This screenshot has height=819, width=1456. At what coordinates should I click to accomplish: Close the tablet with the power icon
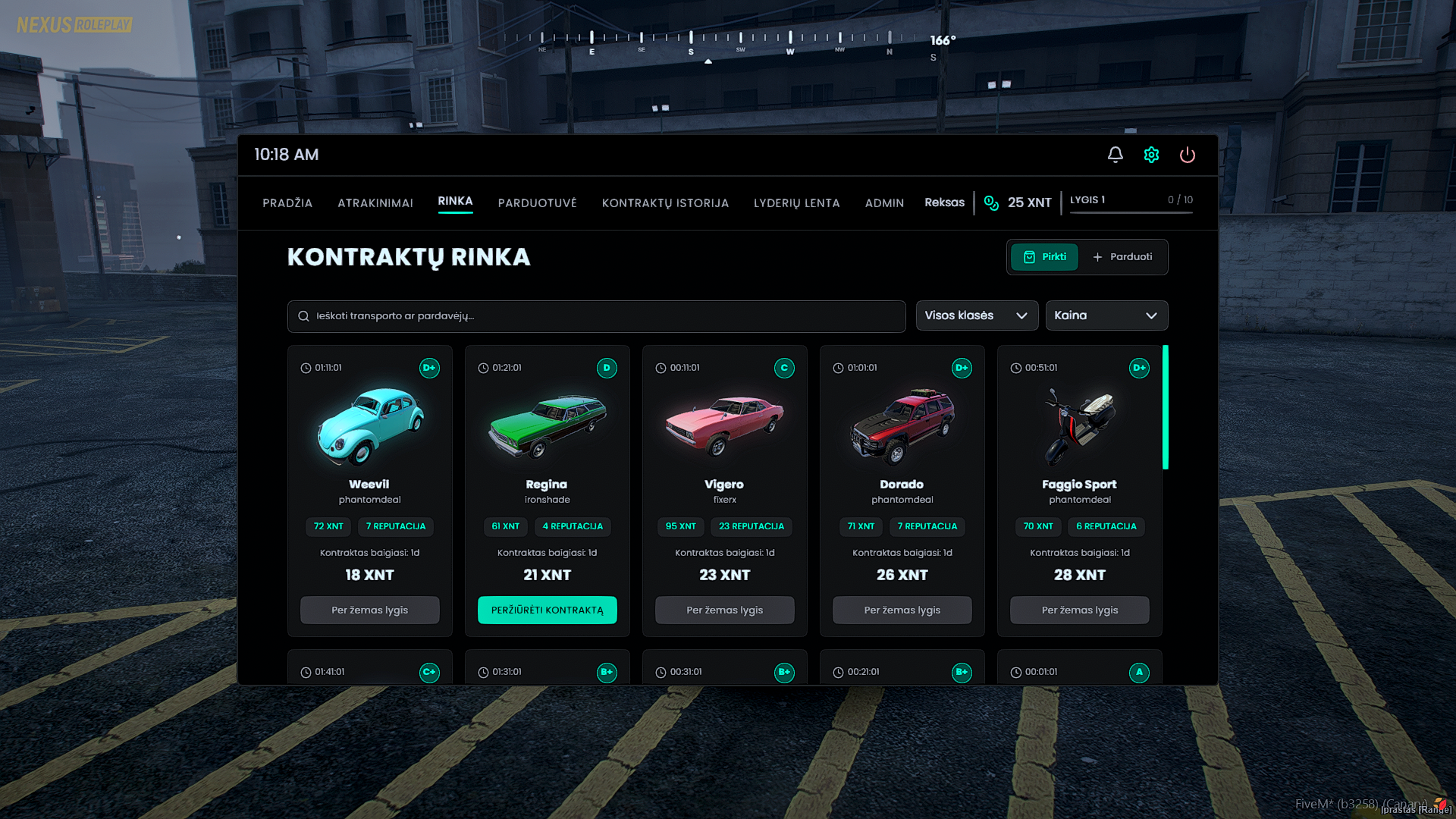1187,155
